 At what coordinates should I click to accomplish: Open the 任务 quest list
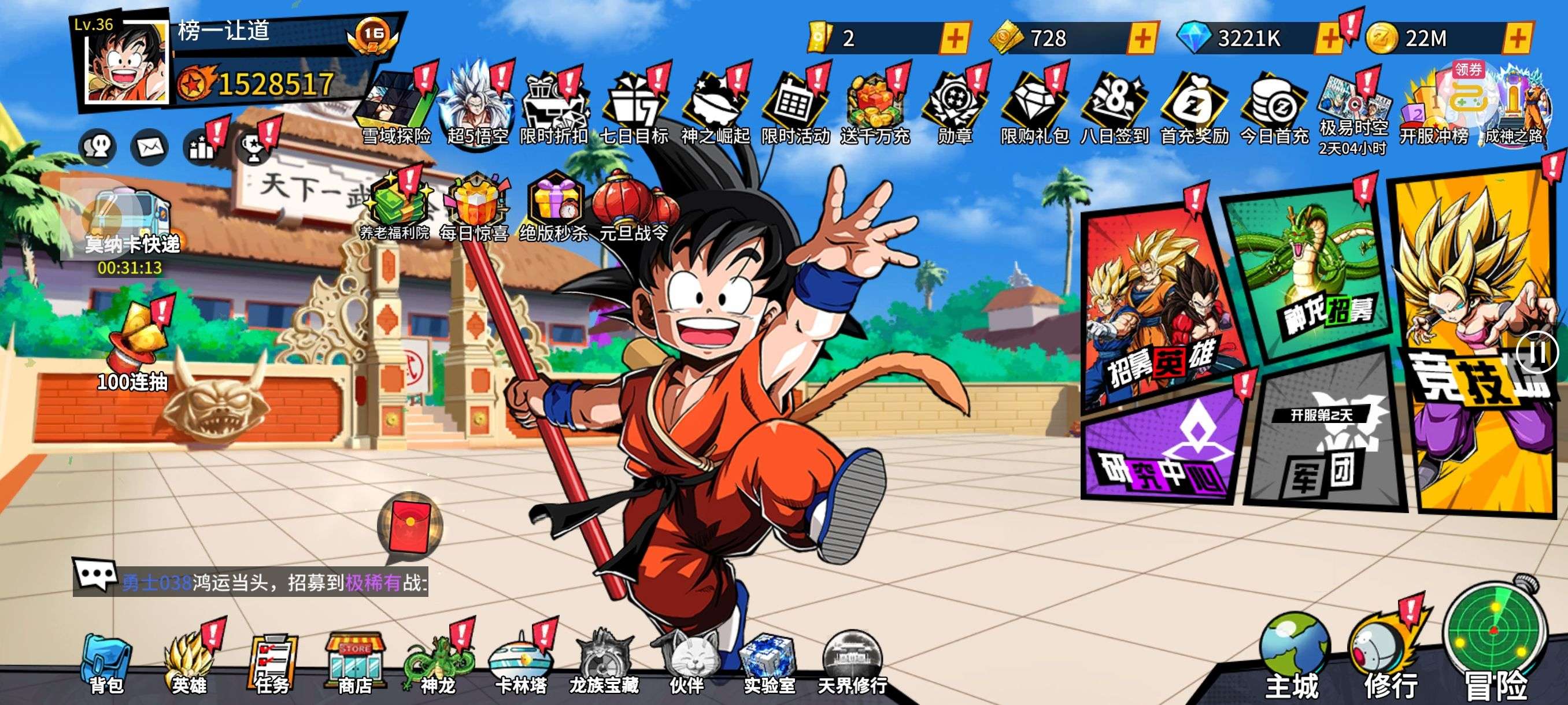pyautogui.click(x=272, y=663)
